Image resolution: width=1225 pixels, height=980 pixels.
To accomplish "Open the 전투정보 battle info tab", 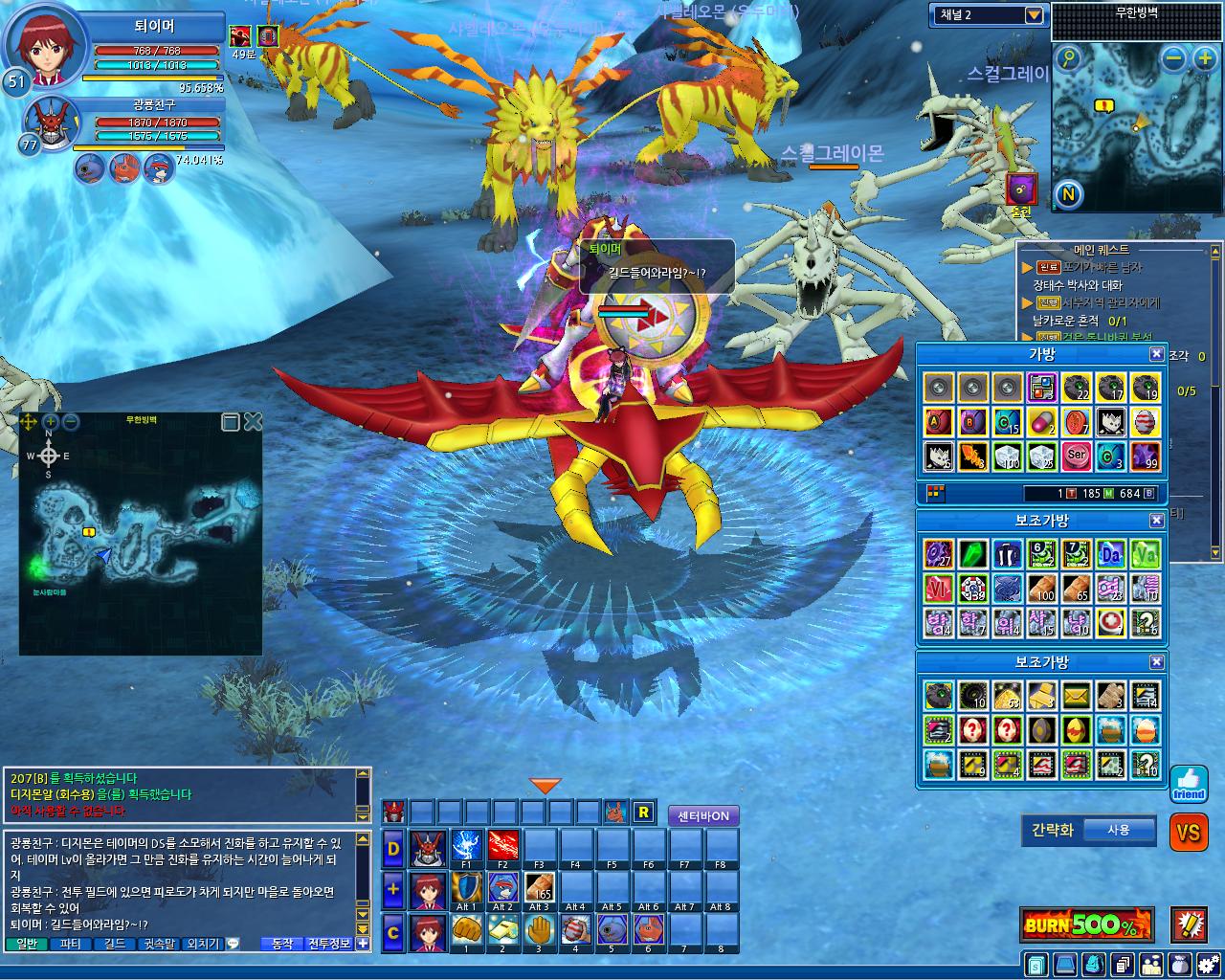I will 328,944.
